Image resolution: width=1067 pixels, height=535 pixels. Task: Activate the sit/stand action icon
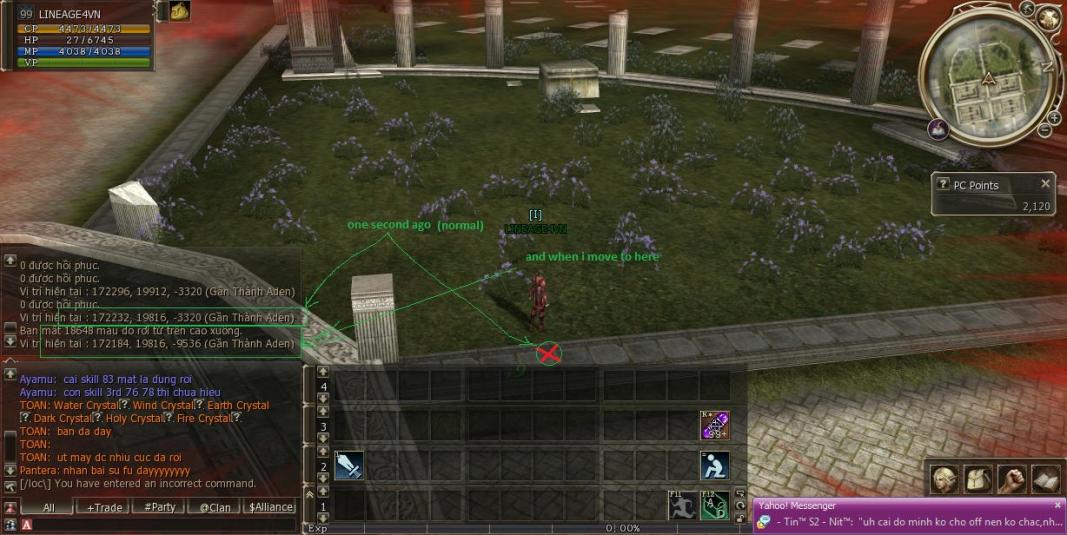tap(714, 466)
